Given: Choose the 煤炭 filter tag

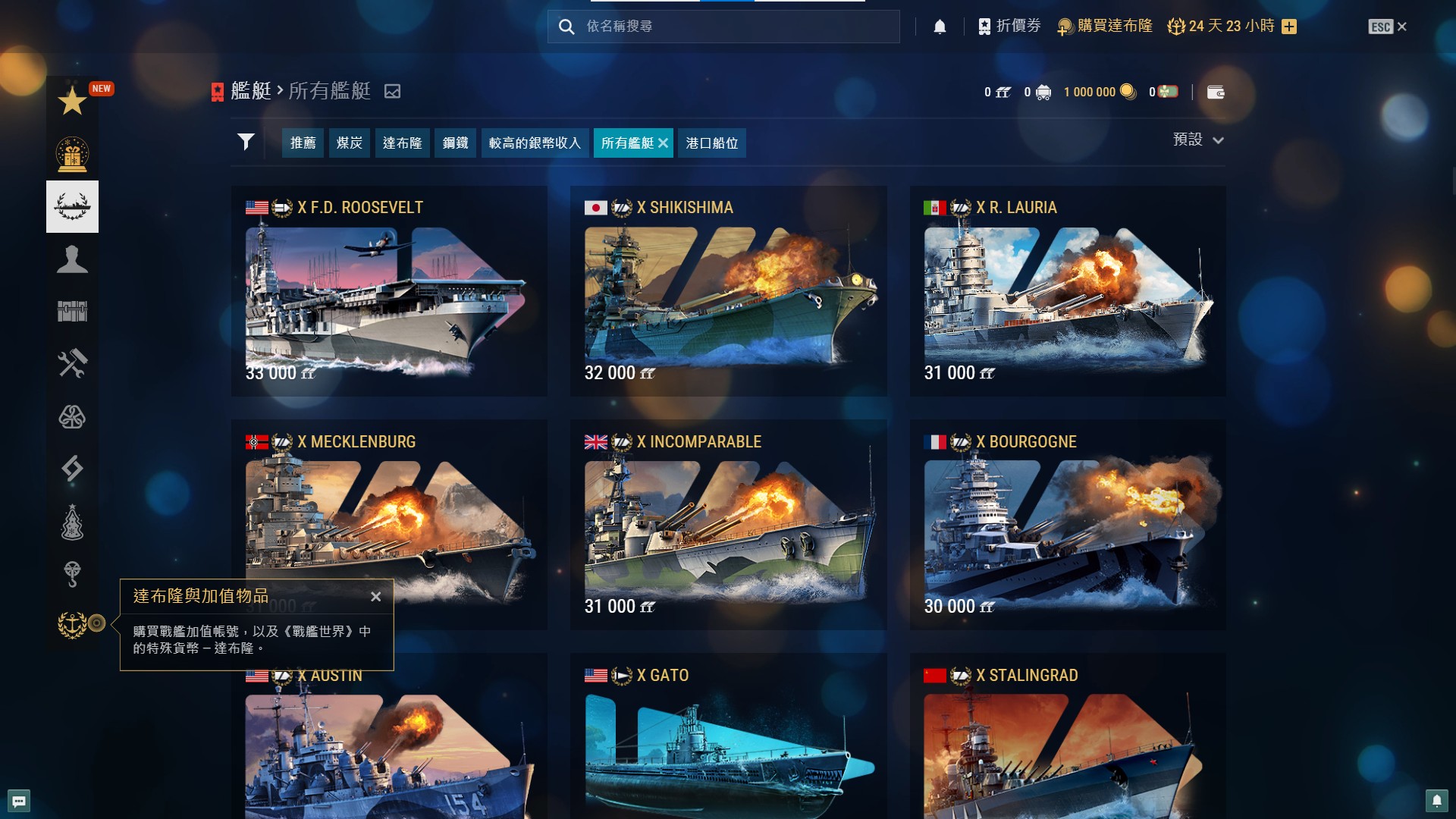Looking at the screenshot, I should [x=349, y=143].
